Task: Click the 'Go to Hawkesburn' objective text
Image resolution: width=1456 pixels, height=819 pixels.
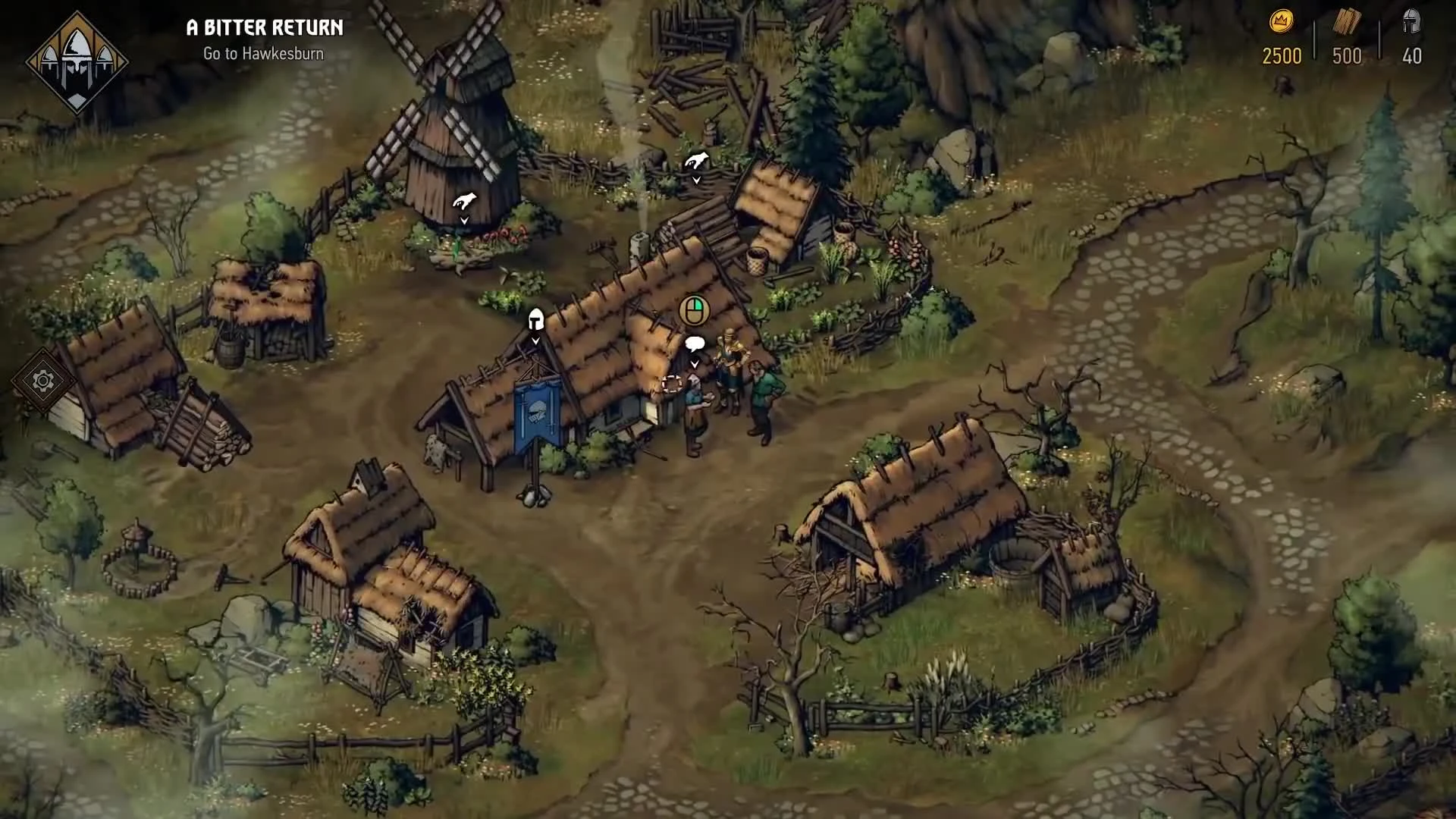Action: pyautogui.click(x=262, y=53)
